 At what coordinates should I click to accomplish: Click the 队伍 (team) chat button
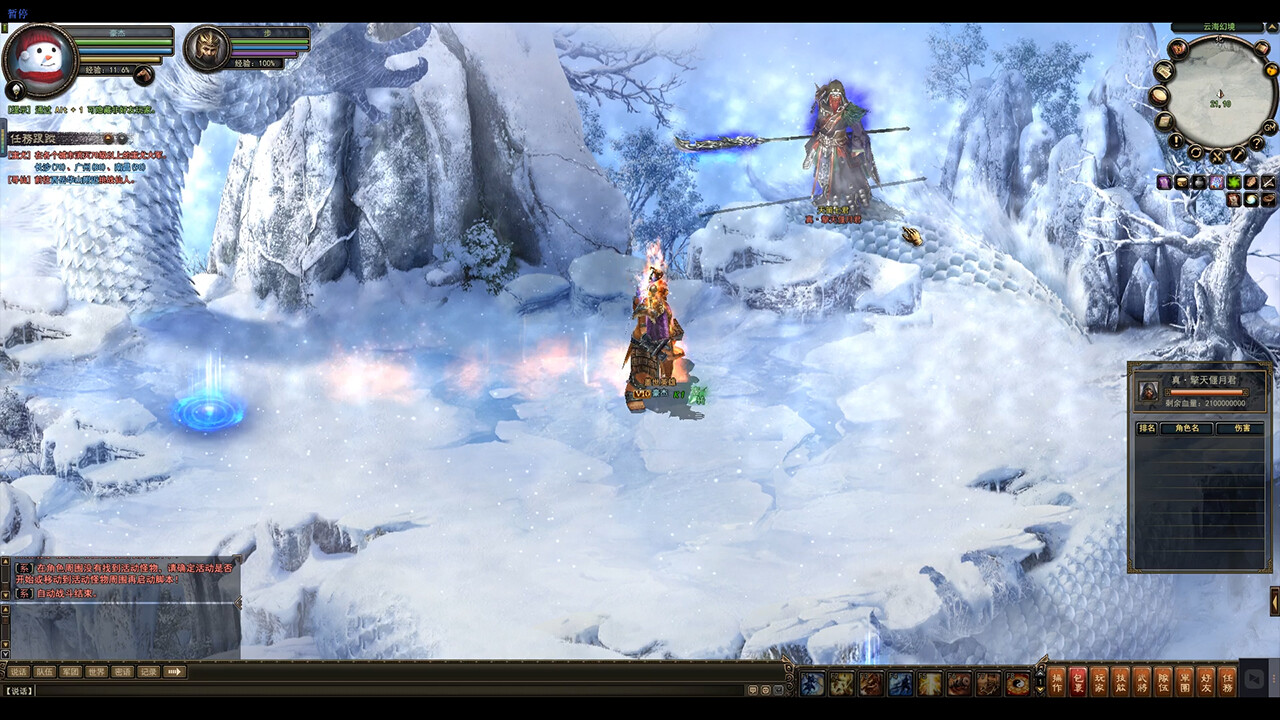pyautogui.click(x=44, y=672)
